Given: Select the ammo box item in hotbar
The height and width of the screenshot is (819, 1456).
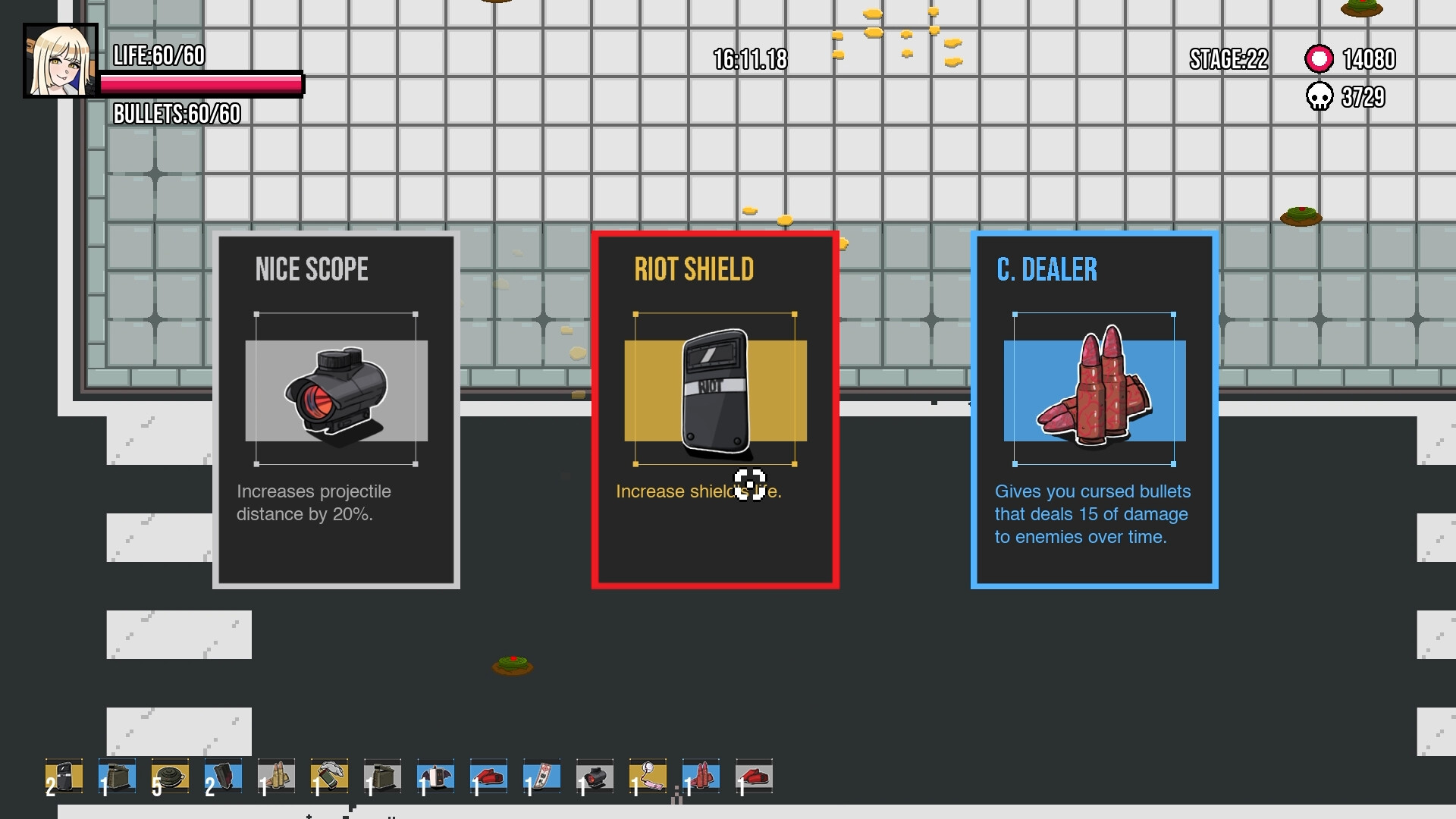Looking at the screenshot, I should 118,777.
